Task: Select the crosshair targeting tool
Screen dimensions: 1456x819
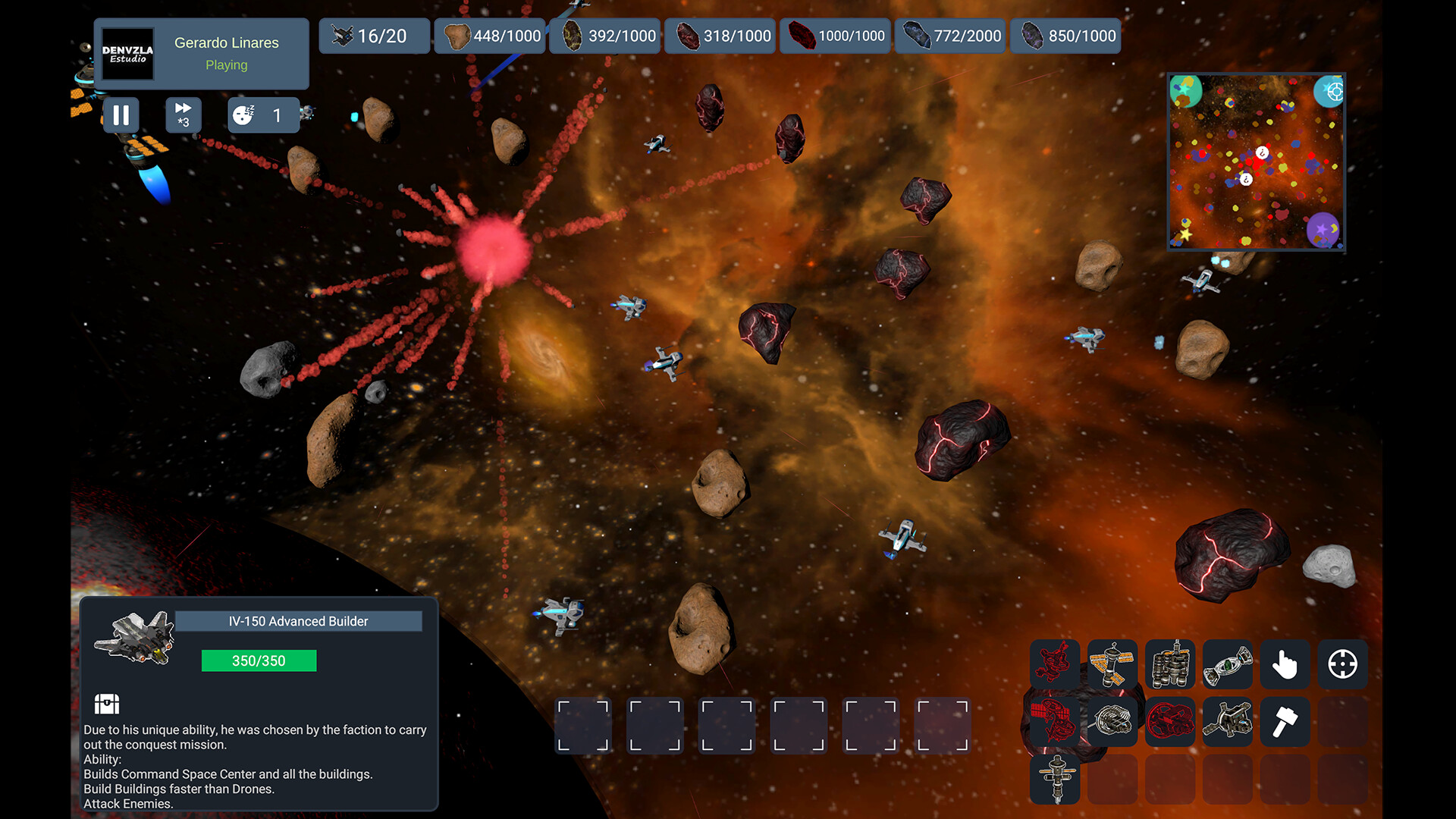Action: pyautogui.click(x=1343, y=665)
